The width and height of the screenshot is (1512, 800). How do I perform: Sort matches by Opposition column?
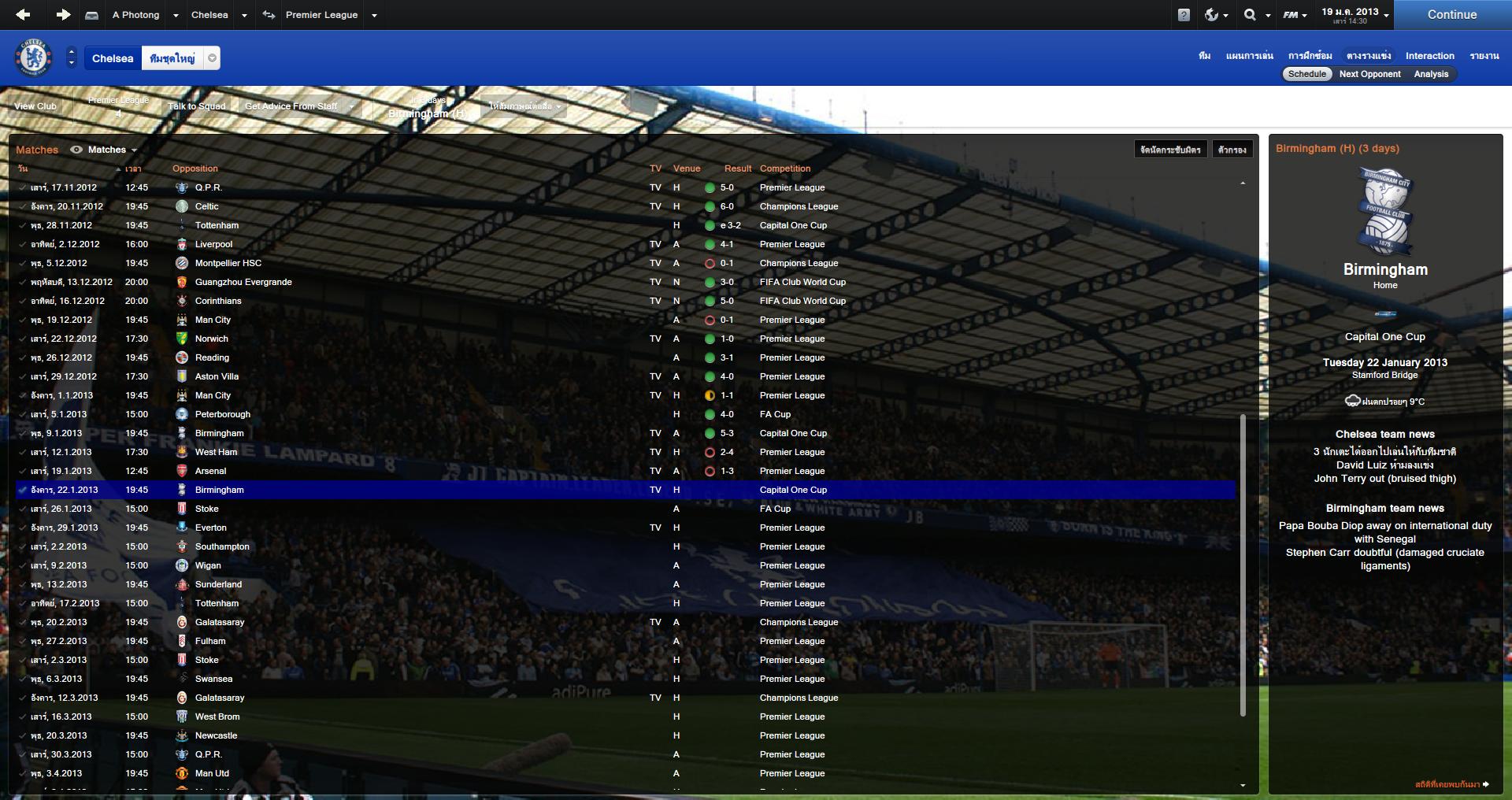pyautogui.click(x=195, y=169)
